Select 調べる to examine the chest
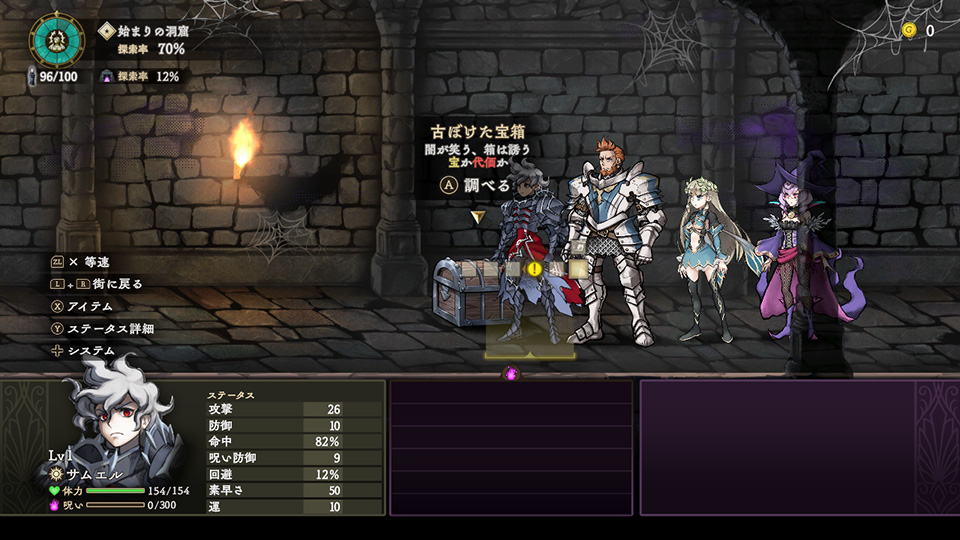The height and width of the screenshot is (540, 960). tap(476, 185)
